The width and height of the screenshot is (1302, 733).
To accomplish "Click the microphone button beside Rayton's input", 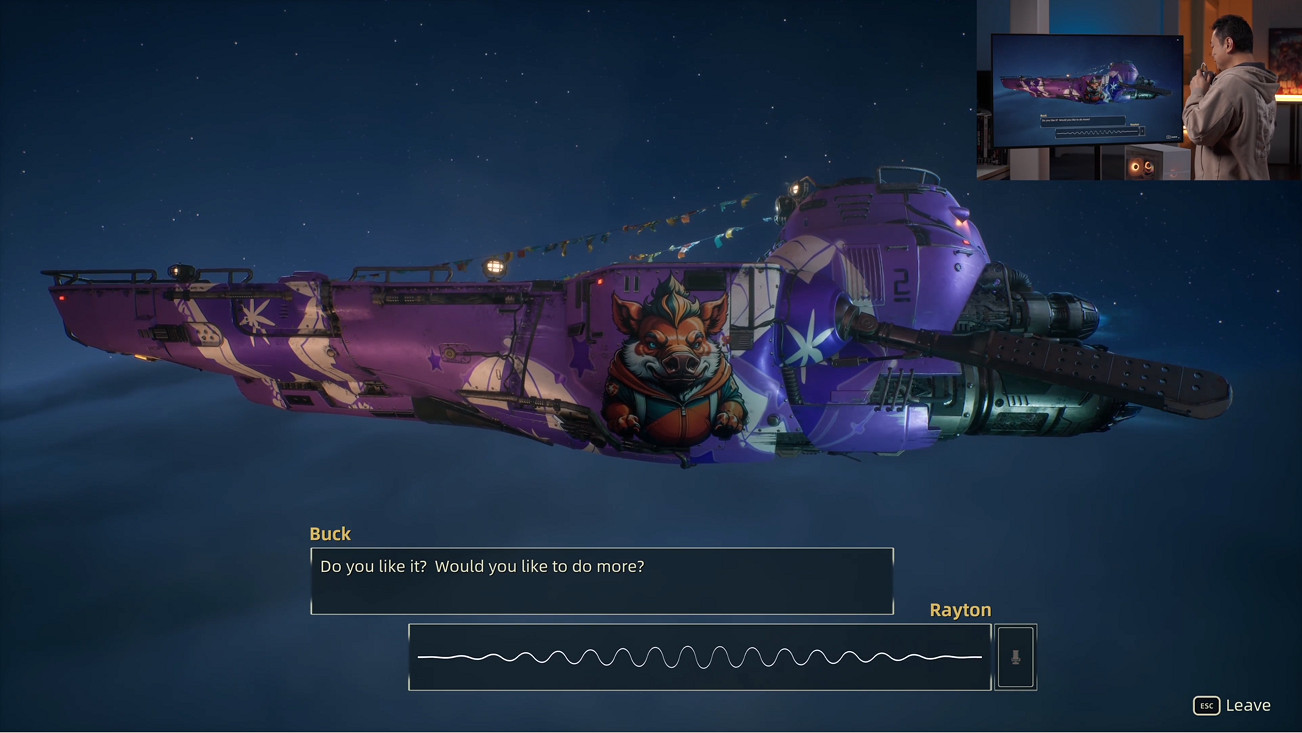I will click(x=1015, y=657).
